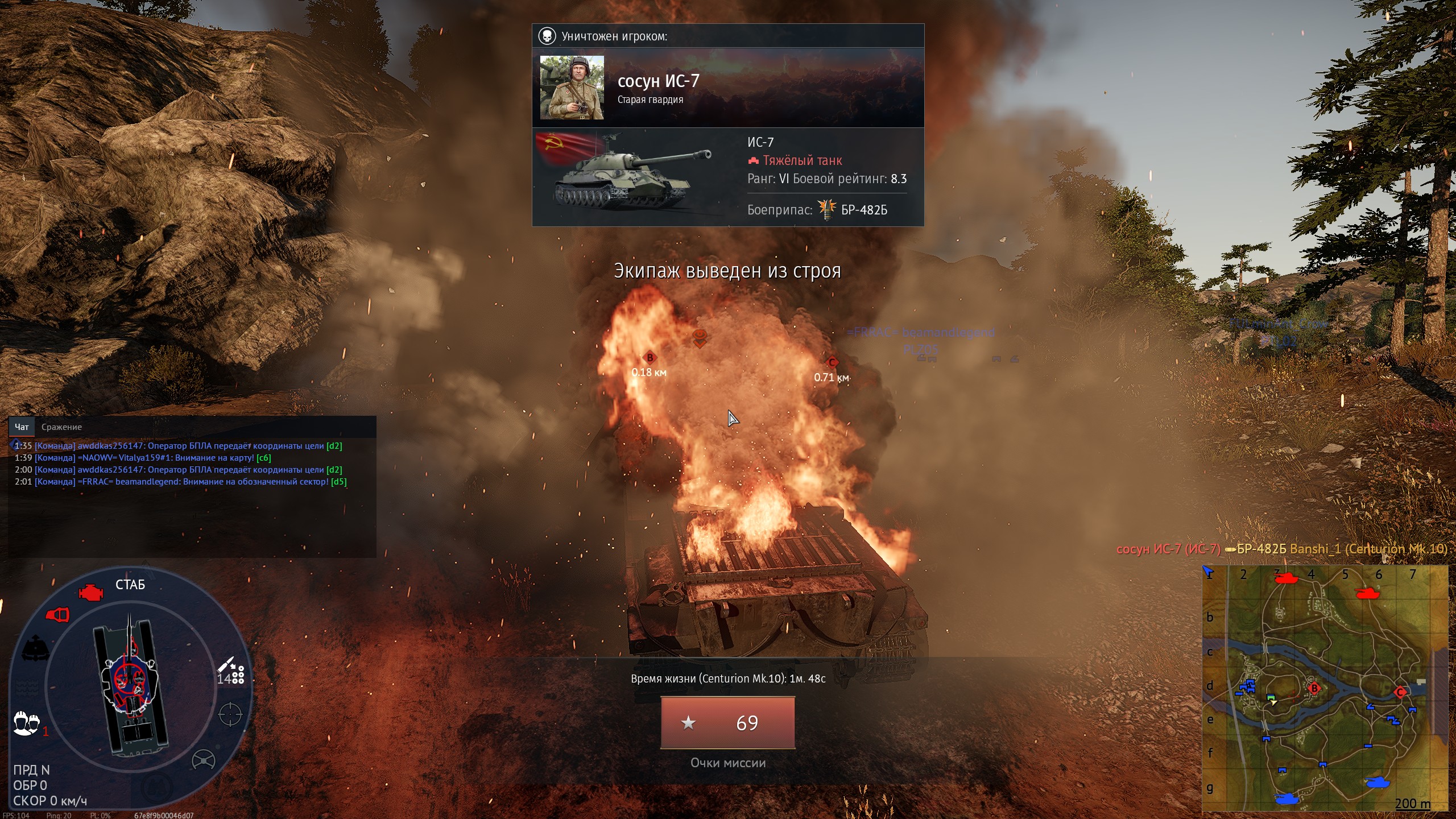Select capture point C on the minimap
Screen dimensions: 1456x819
pyautogui.click(x=1400, y=692)
